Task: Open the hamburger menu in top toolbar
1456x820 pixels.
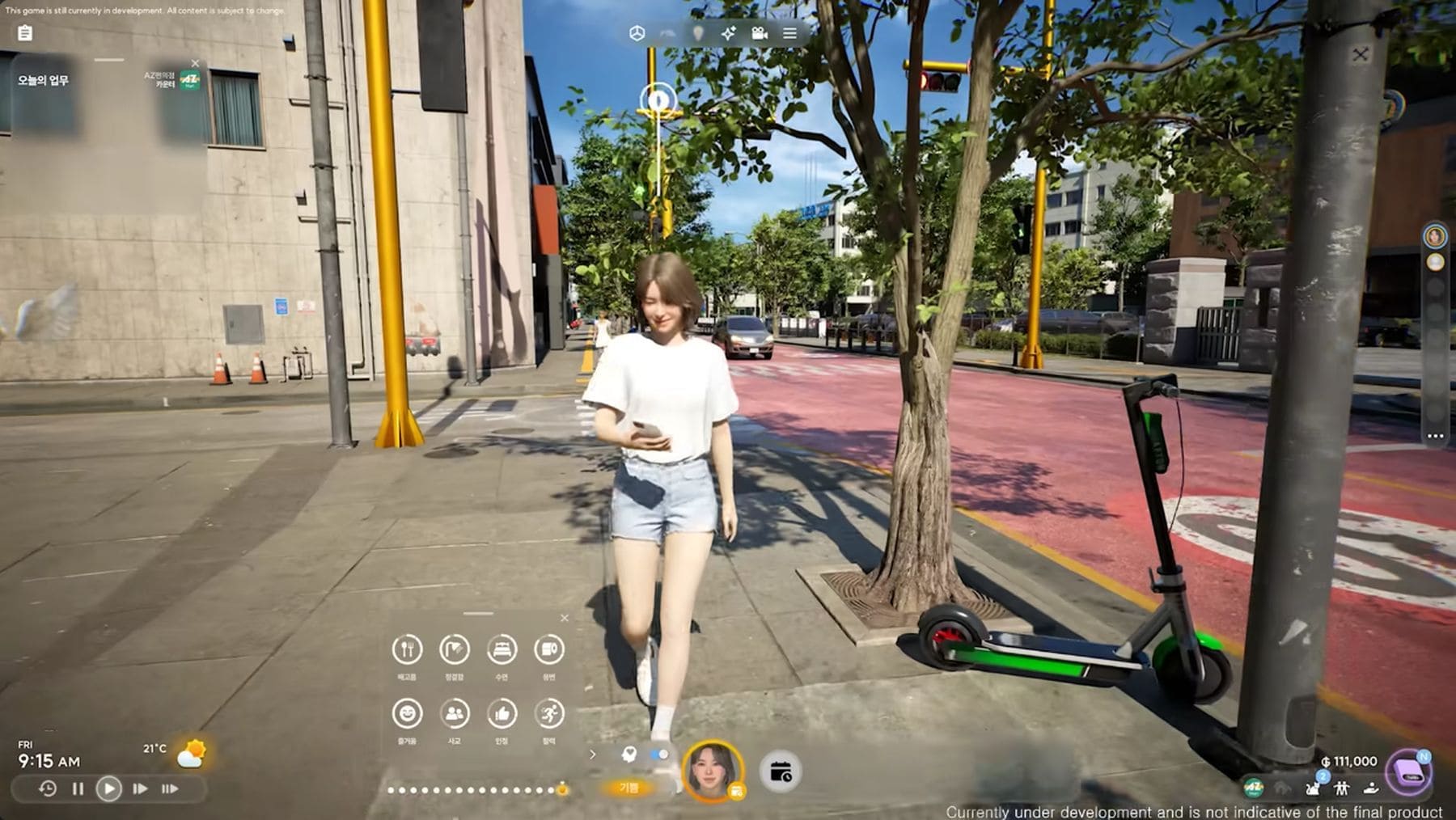Action: 789,33
